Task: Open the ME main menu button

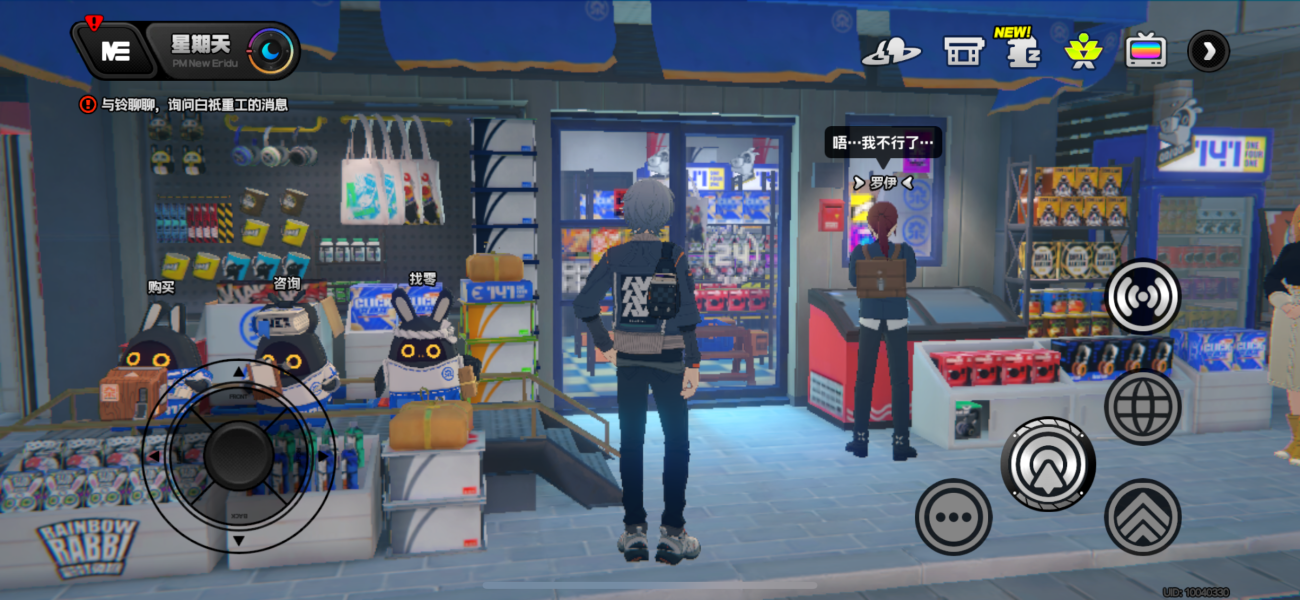Action: pyautogui.click(x=115, y=52)
